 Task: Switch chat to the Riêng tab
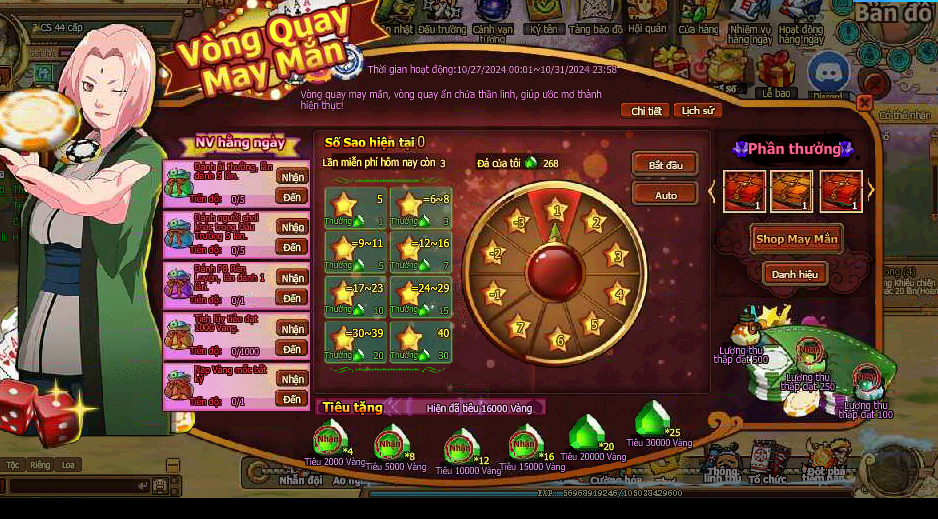click(x=40, y=465)
